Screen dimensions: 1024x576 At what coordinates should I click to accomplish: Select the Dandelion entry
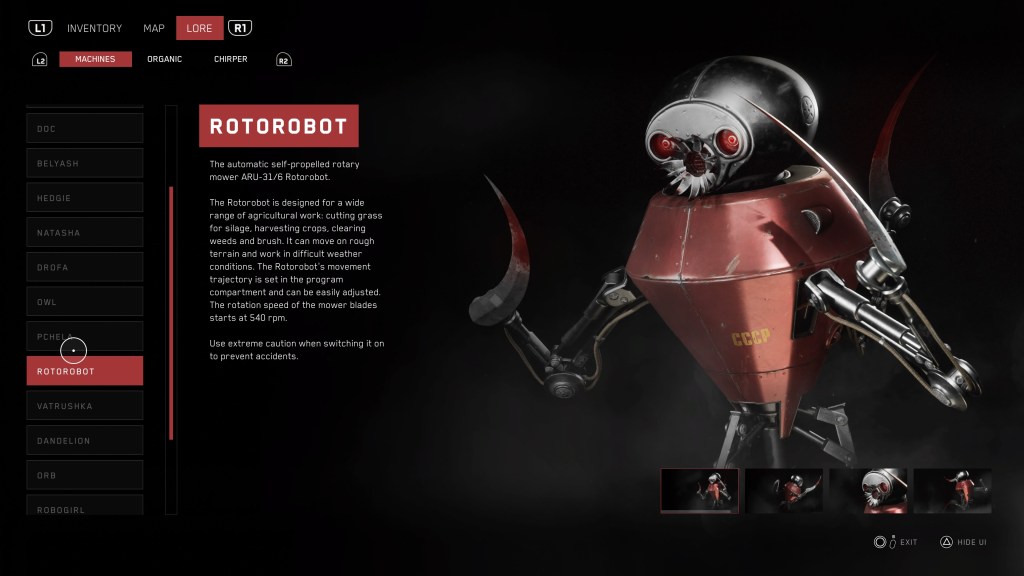pyautogui.click(x=84, y=440)
